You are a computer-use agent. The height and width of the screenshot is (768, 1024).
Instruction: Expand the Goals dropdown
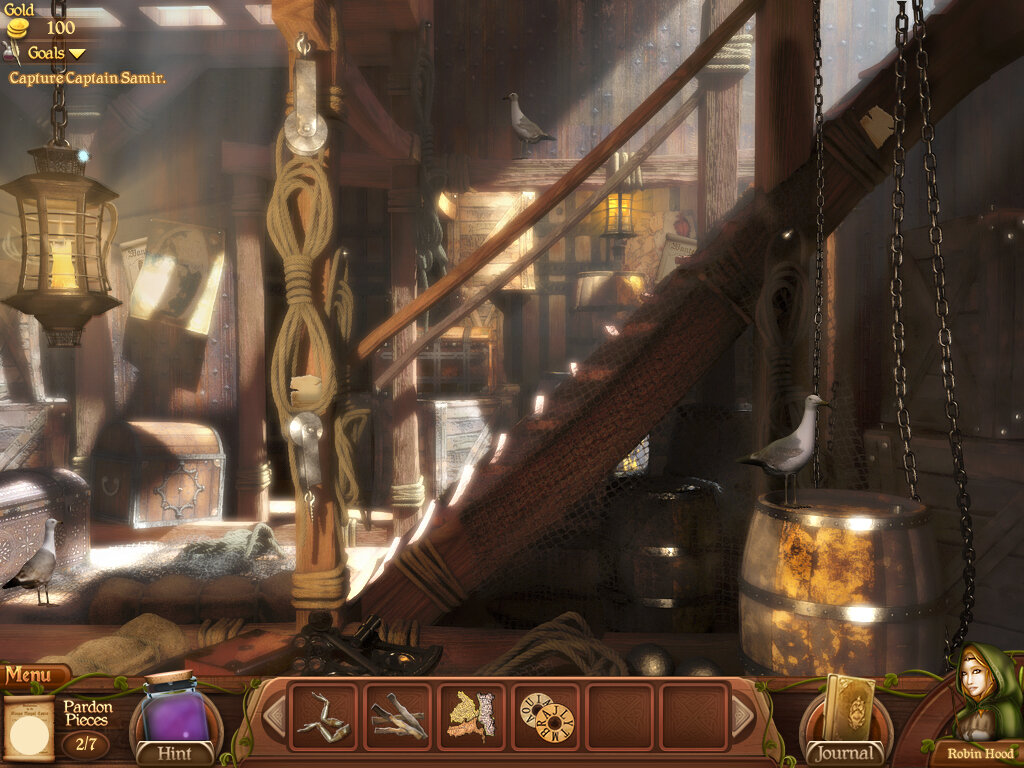tap(56, 53)
